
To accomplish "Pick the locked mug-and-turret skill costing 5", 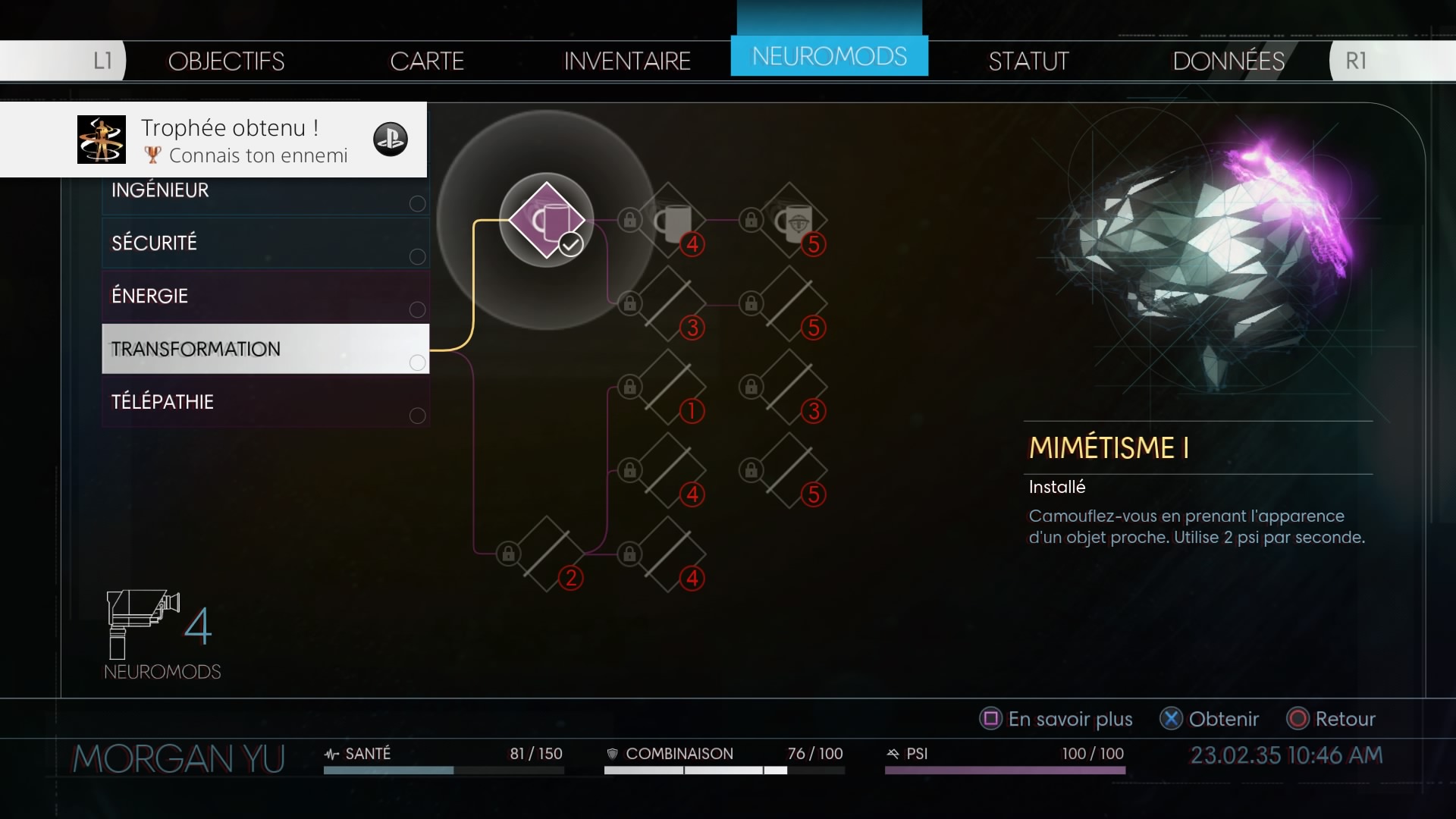I will (x=789, y=221).
